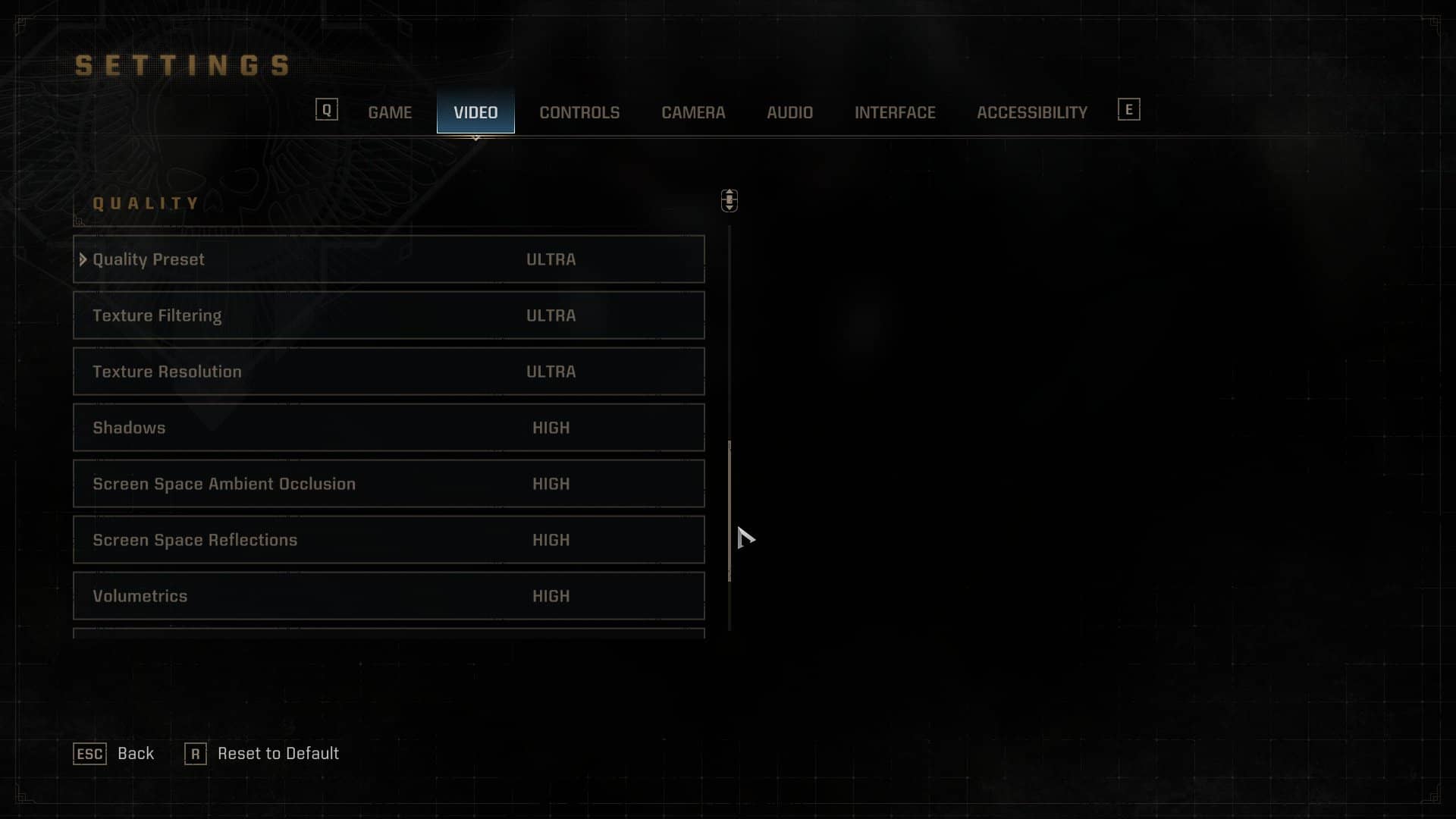Change the Volumetrics quality setting
Viewport: 1456px width, 819px height.
click(388, 596)
